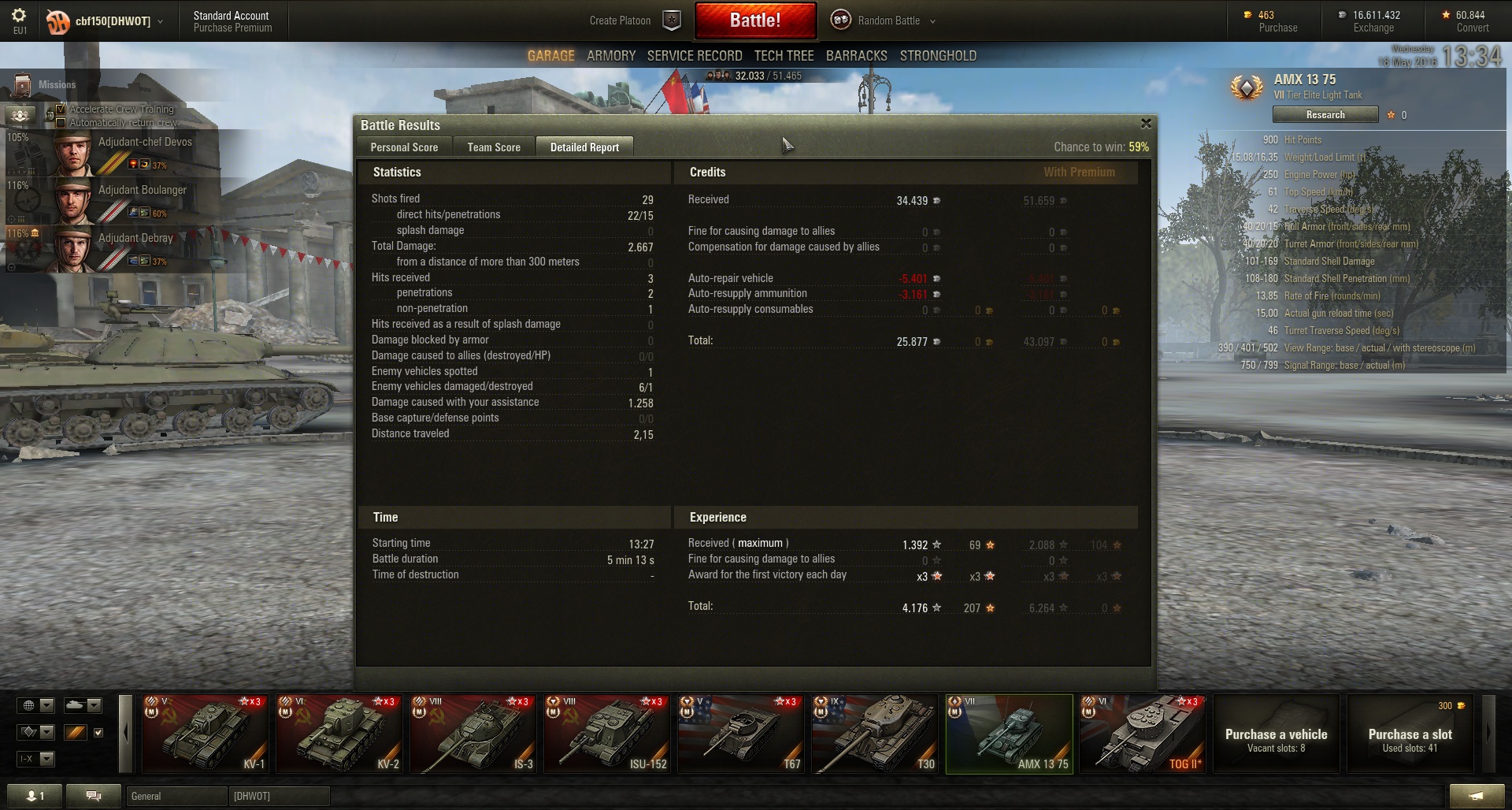Open the Armory menu

(x=610, y=56)
